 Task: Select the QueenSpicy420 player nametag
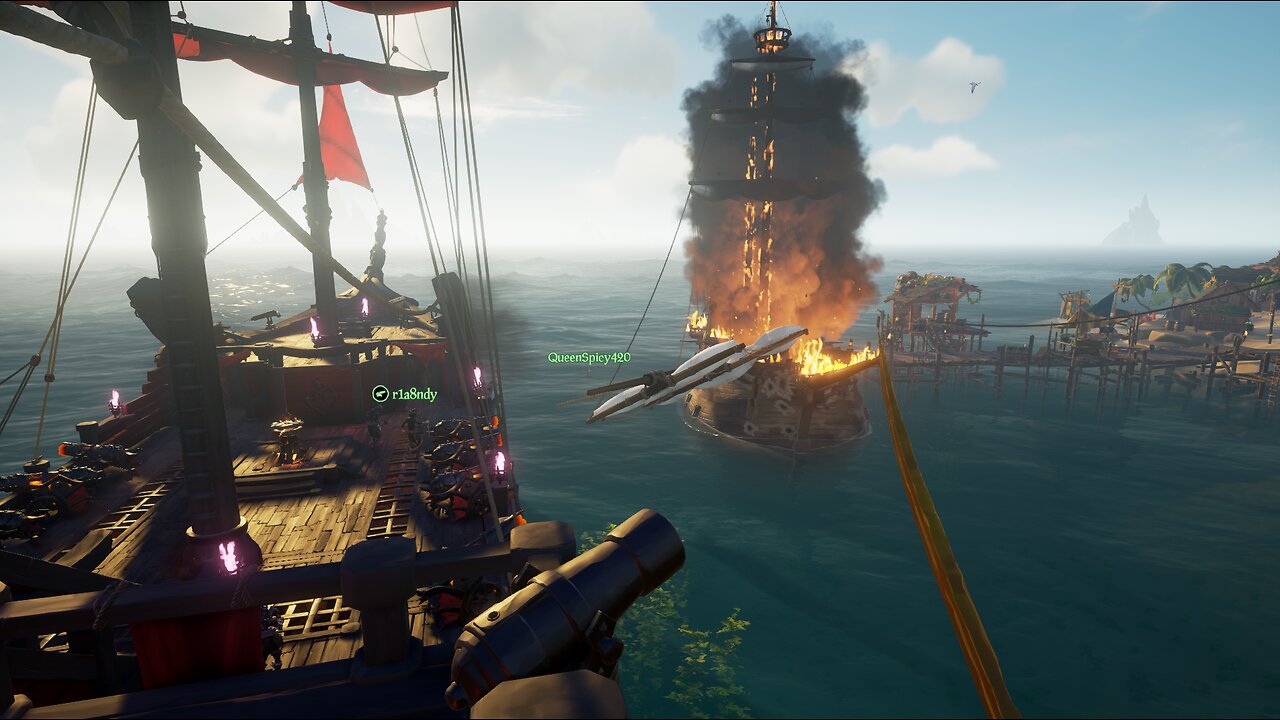(589, 357)
